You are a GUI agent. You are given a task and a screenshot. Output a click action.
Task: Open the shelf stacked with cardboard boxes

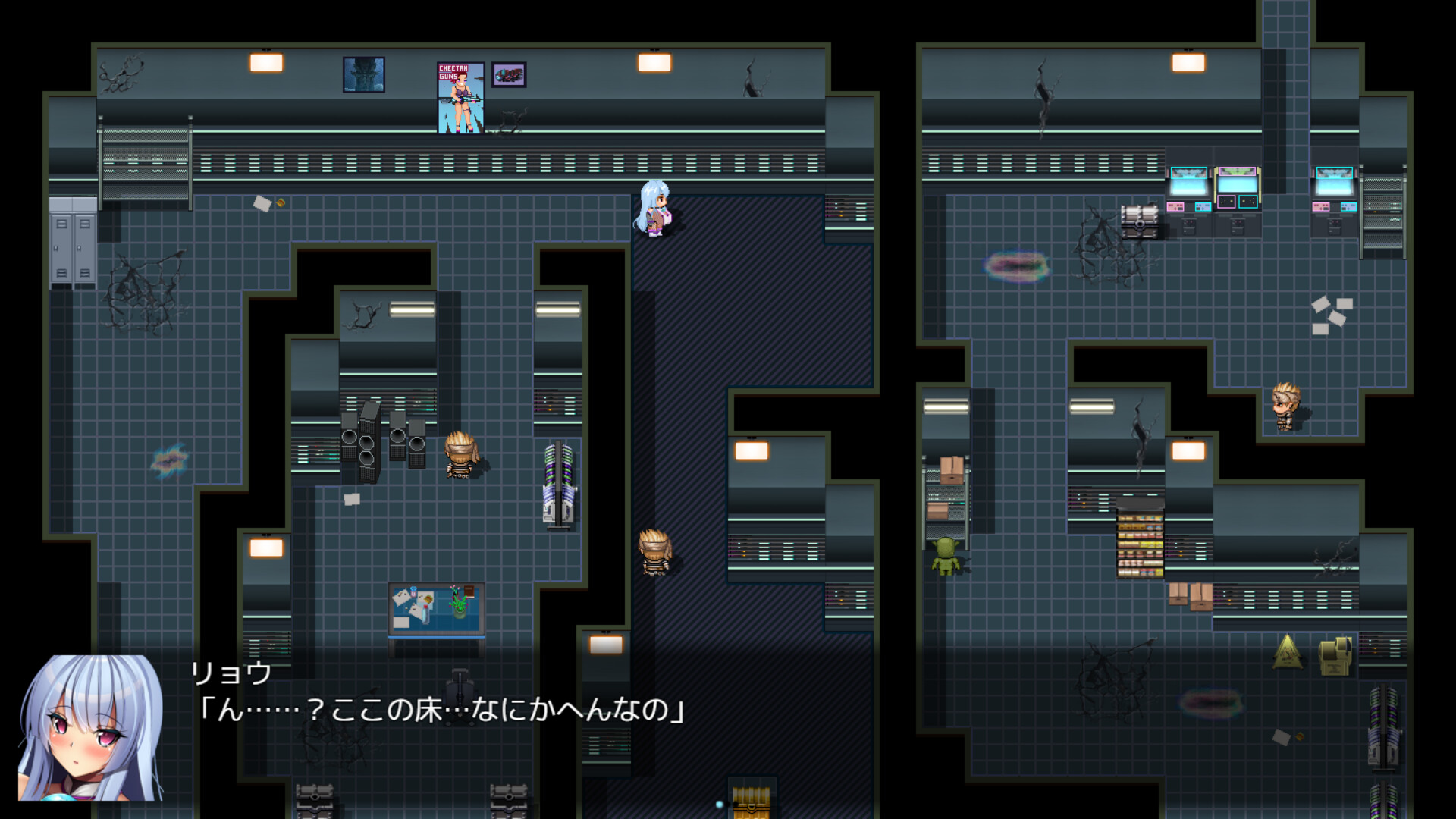[946, 489]
